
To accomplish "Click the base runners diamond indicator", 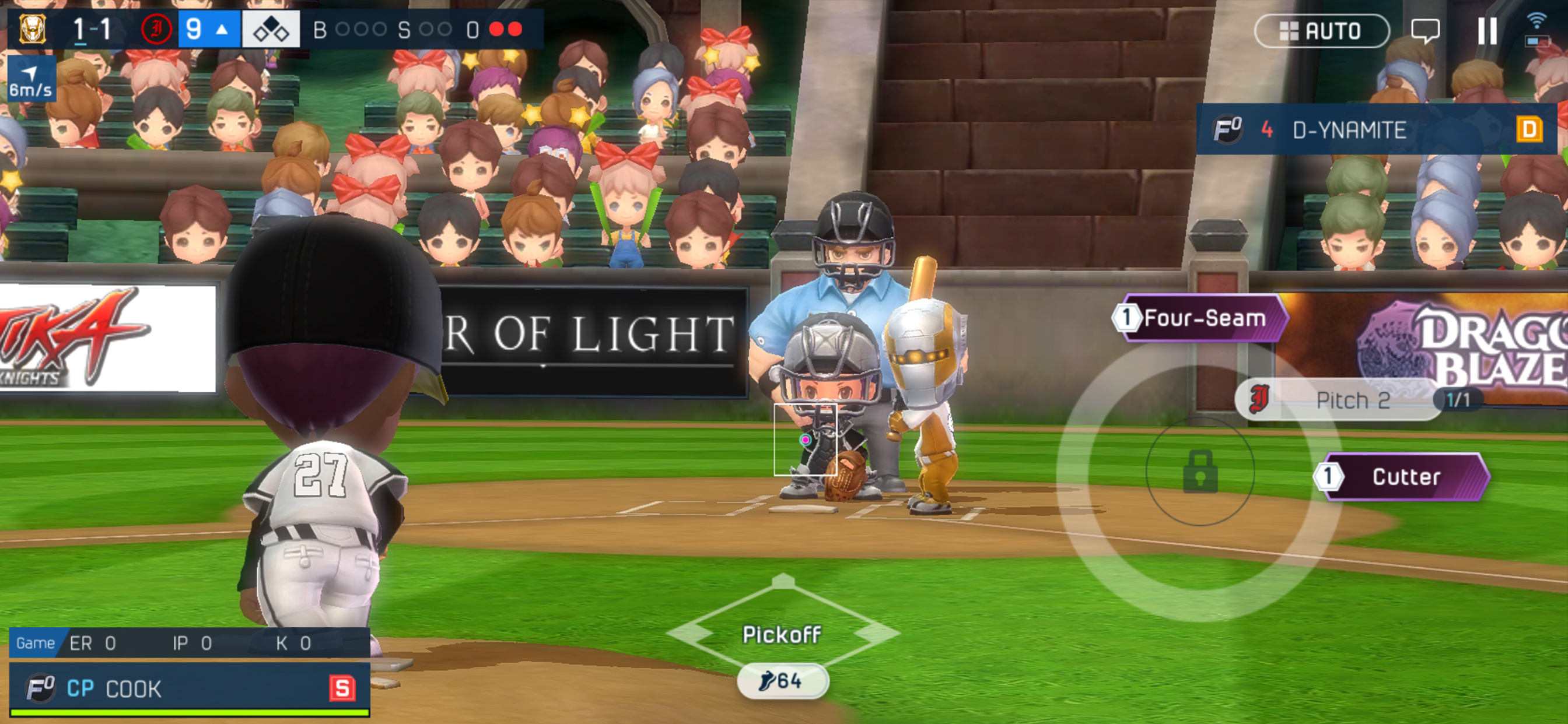I will pyautogui.click(x=271, y=29).
